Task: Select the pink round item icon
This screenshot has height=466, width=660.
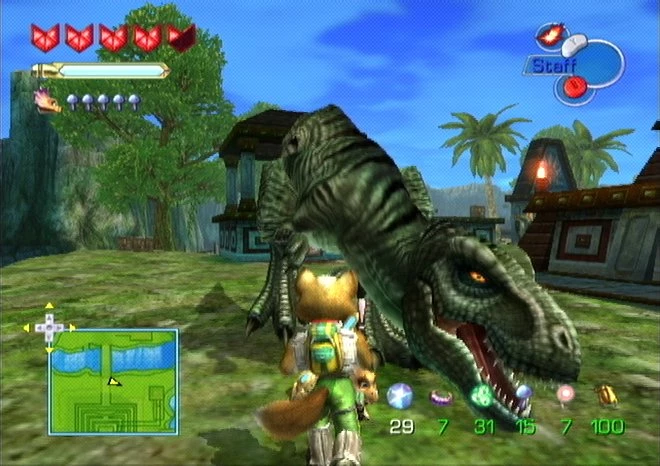Action: point(566,395)
